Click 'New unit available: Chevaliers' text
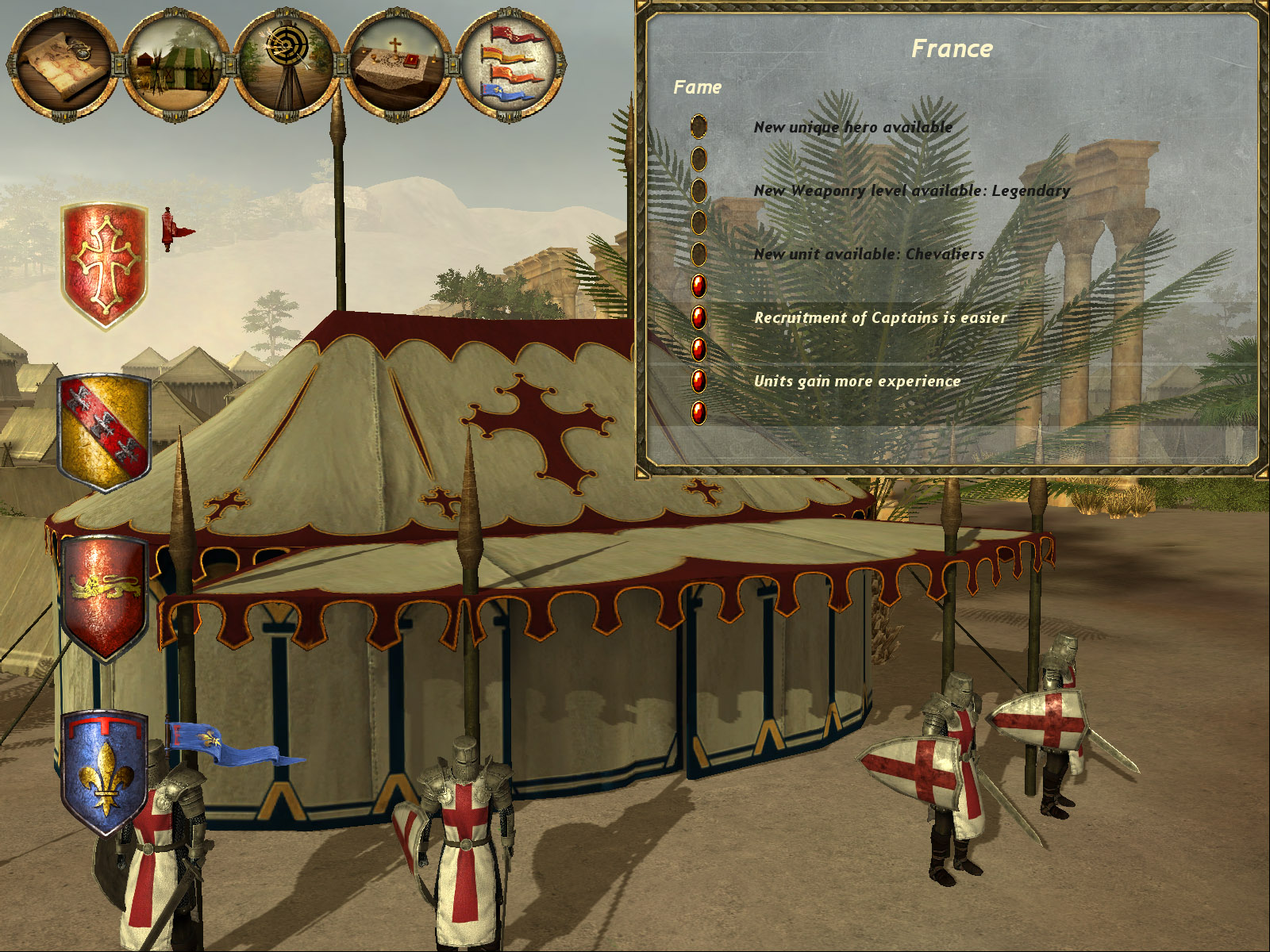 point(868,254)
